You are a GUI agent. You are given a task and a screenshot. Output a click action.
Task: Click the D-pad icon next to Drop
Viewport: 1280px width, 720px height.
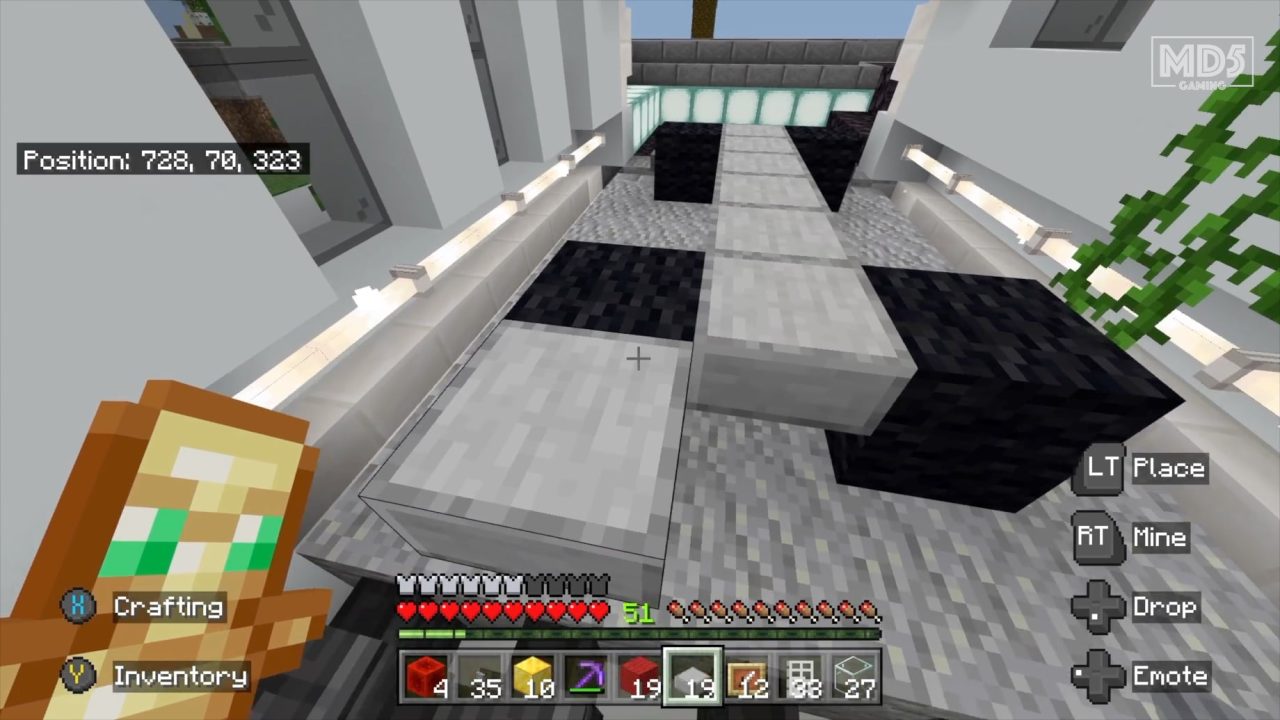click(1096, 607)
